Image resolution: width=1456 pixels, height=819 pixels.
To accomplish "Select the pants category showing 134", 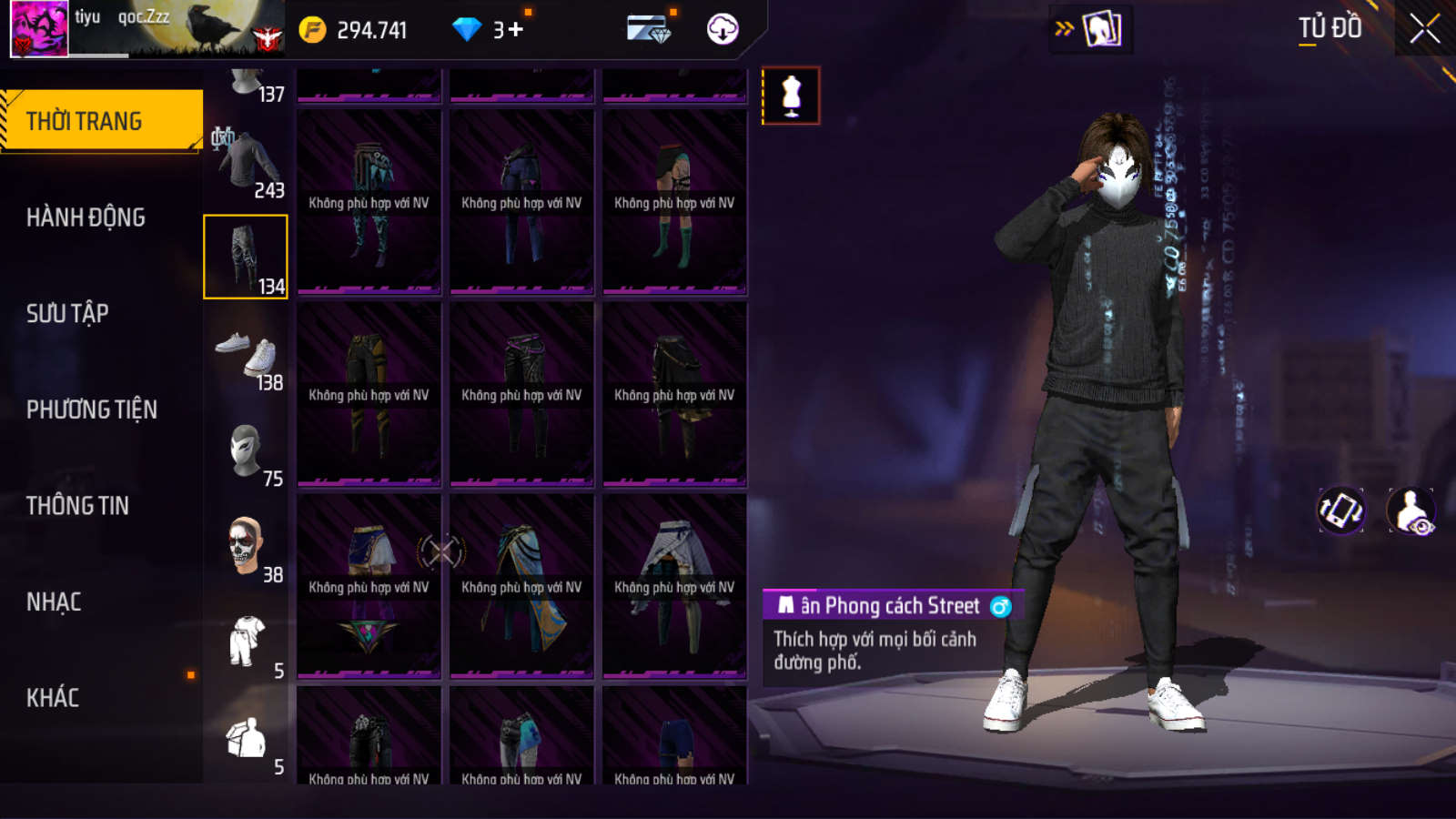I will tap(246, 258).
